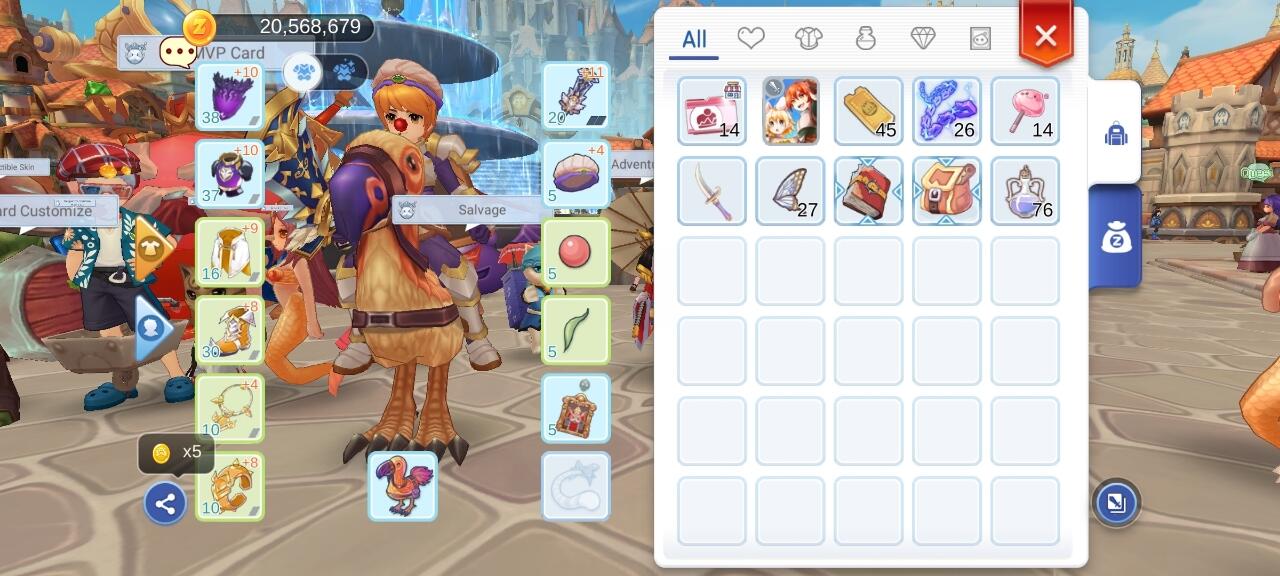
Task: Select the purple glowing chain item
Action: click(946, 111)
